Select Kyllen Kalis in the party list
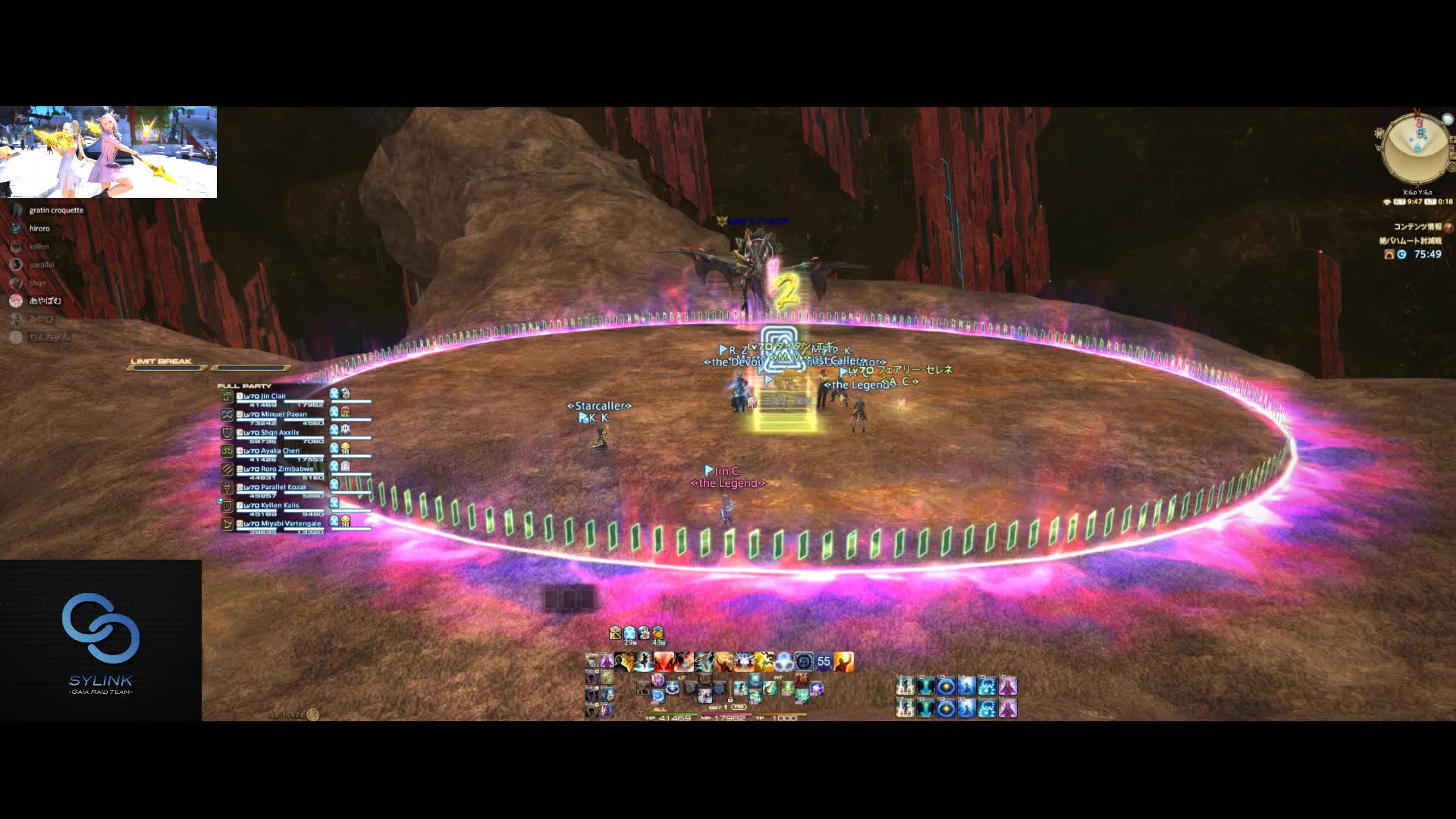The width and height of the screenshot is (1456, 819). (271, 506)
